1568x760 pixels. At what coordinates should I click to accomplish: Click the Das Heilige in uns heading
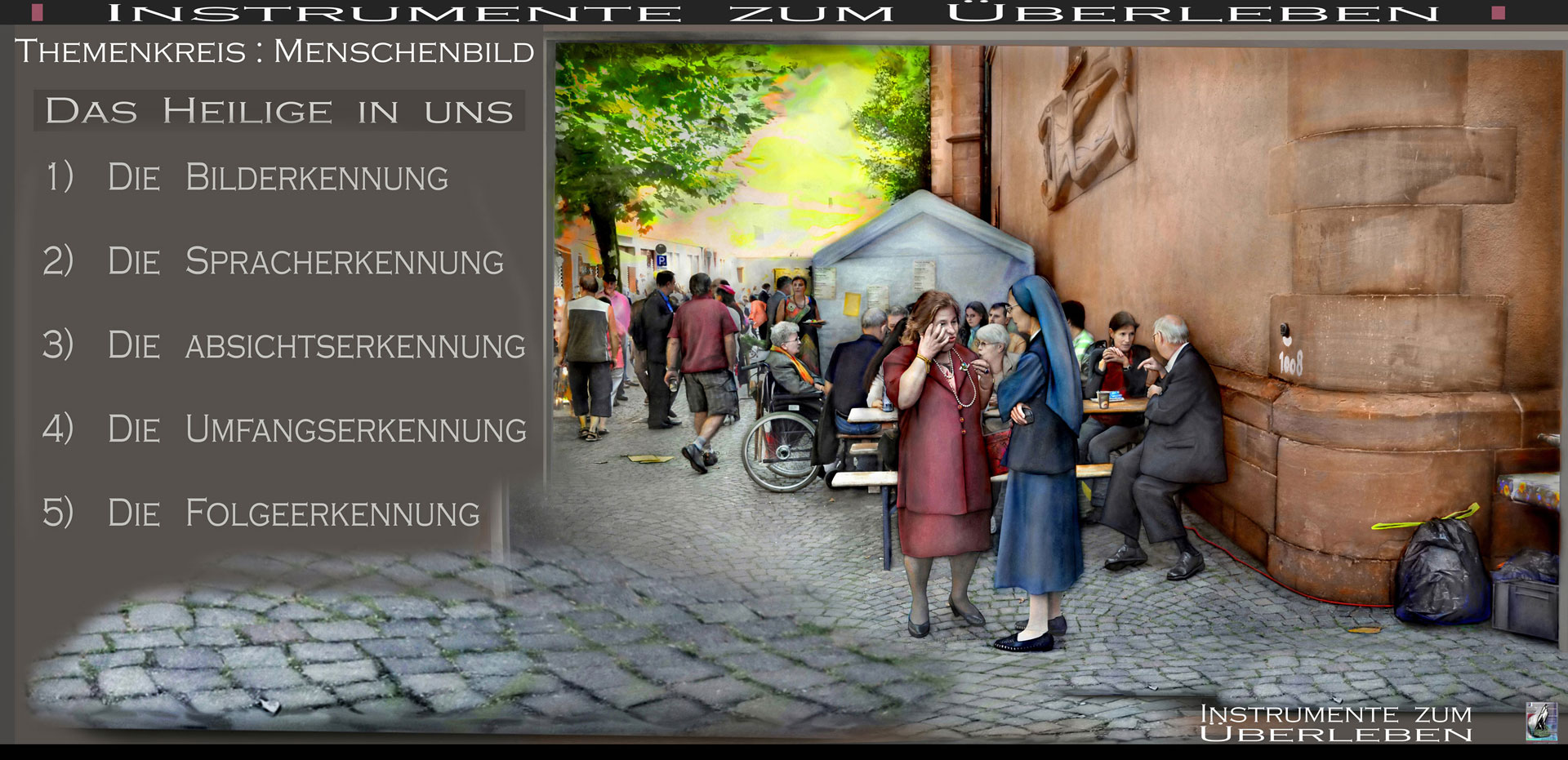click(x=278, y=111)
